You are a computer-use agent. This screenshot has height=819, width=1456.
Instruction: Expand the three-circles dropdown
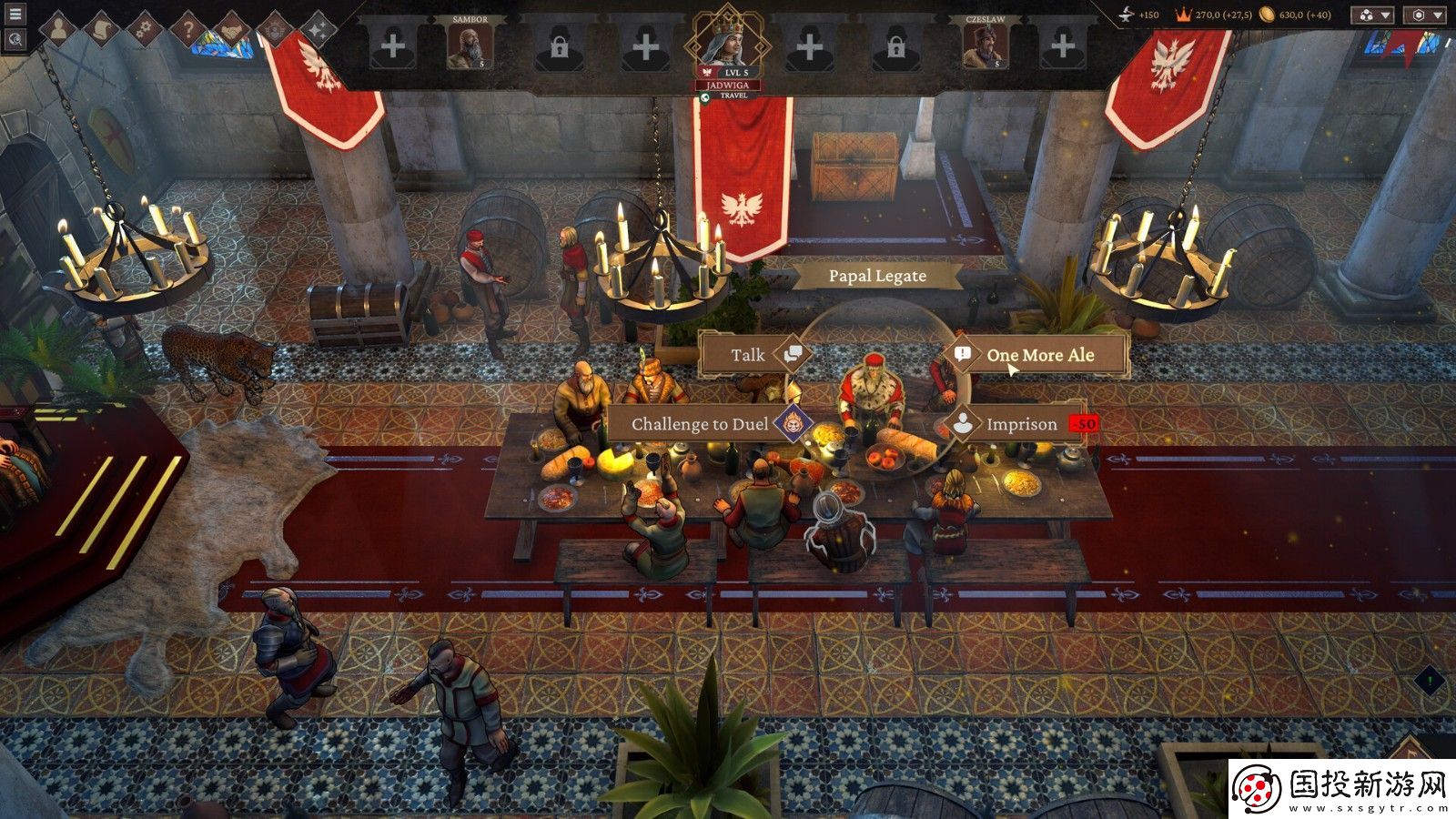1372,15
